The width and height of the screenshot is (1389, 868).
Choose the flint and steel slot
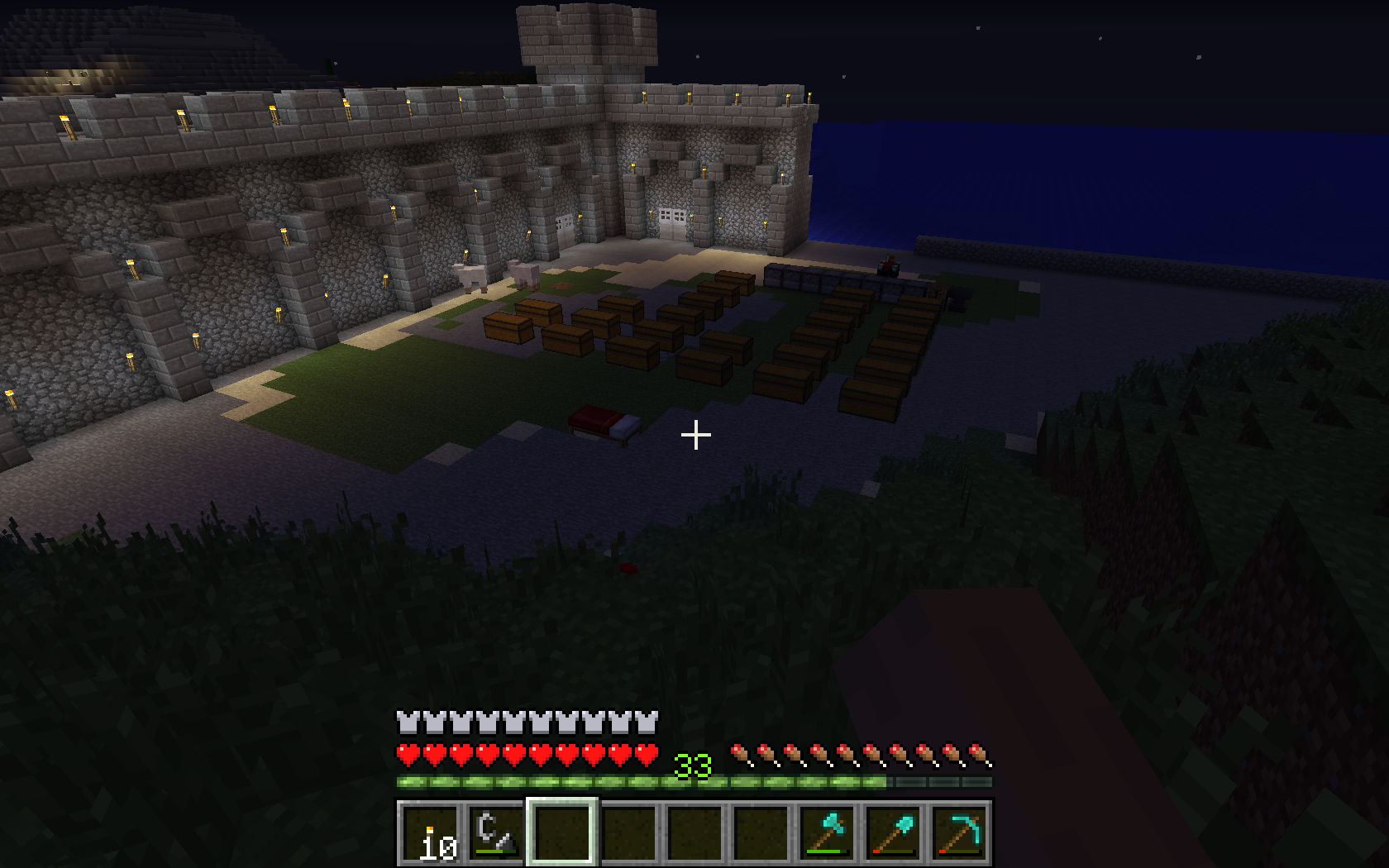(x=496, y=833)
